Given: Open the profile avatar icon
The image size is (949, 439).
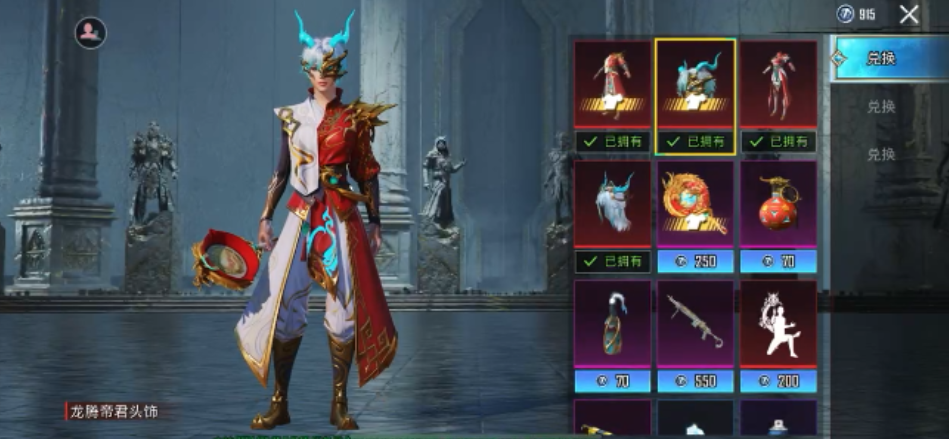Looking at the screenshot, I should pos(90,33).
